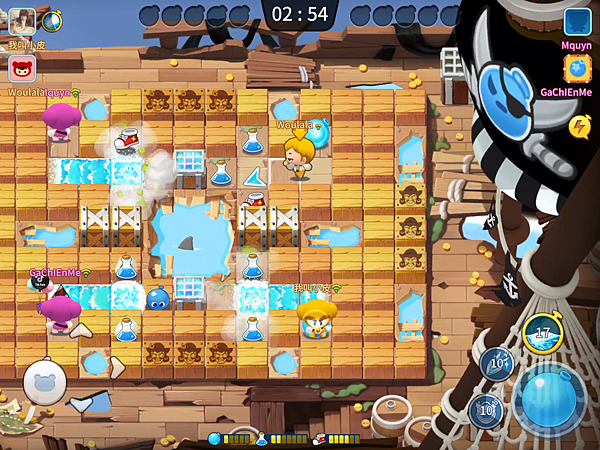
Task: Select Mquyn's blue avatar icon
Action: (578, 22)
